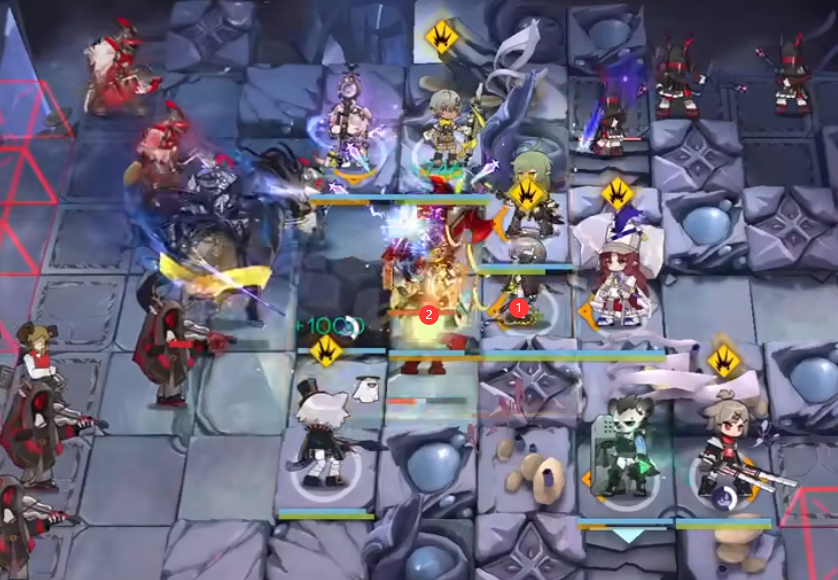
Task: Select skill-ready icon above white-haired top-hat operator
Action: 326,349
